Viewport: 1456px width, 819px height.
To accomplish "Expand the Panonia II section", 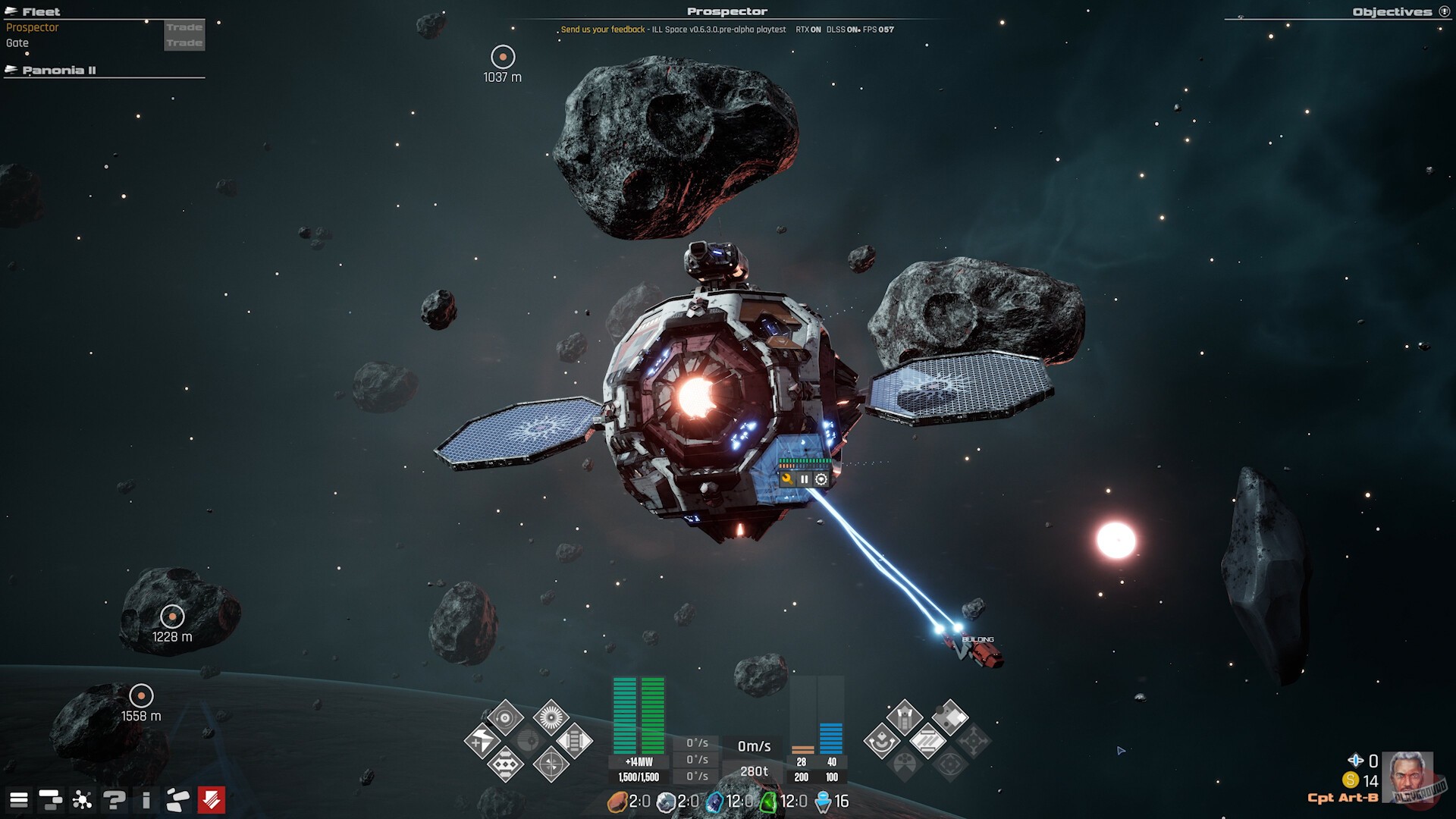I will point(58,71).
